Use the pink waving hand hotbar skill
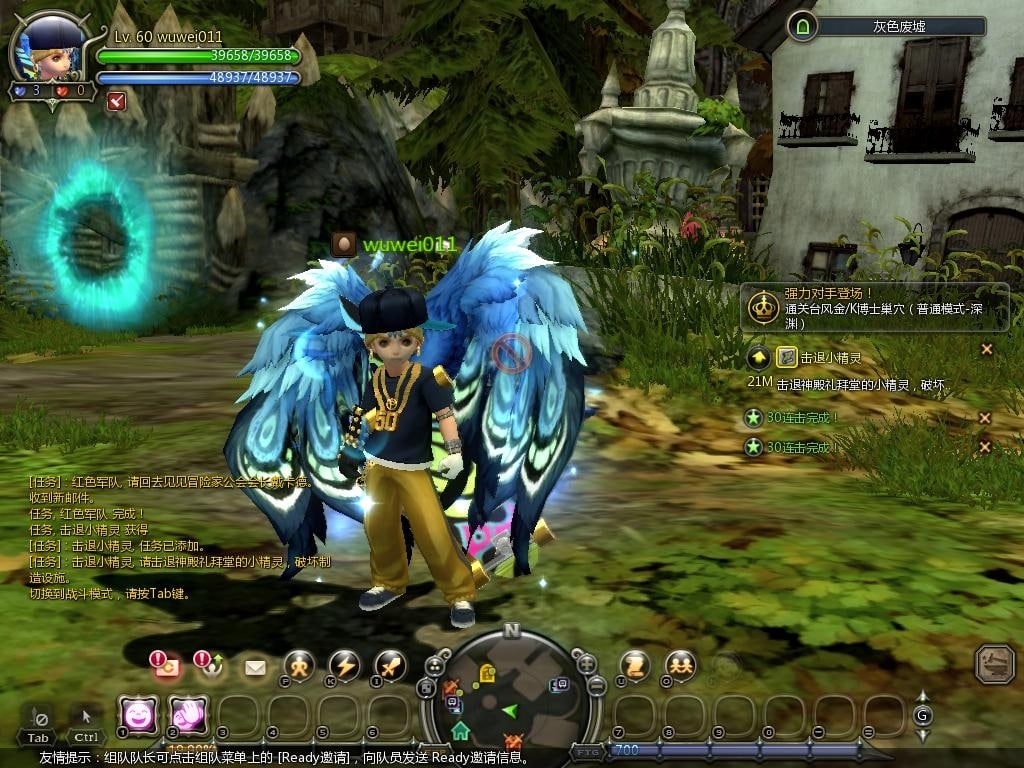1024x768 pixels. pos(187,715)
